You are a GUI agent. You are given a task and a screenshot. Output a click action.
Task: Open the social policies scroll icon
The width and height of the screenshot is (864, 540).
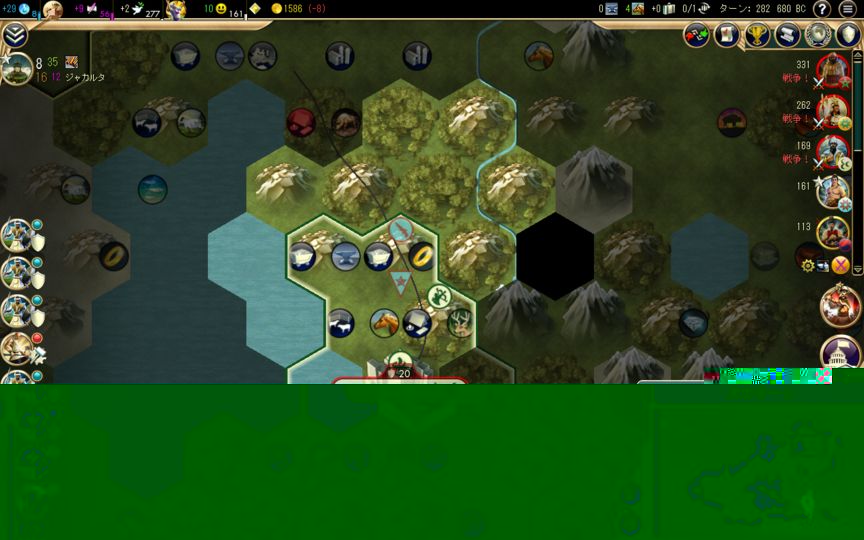click(726, 36)
